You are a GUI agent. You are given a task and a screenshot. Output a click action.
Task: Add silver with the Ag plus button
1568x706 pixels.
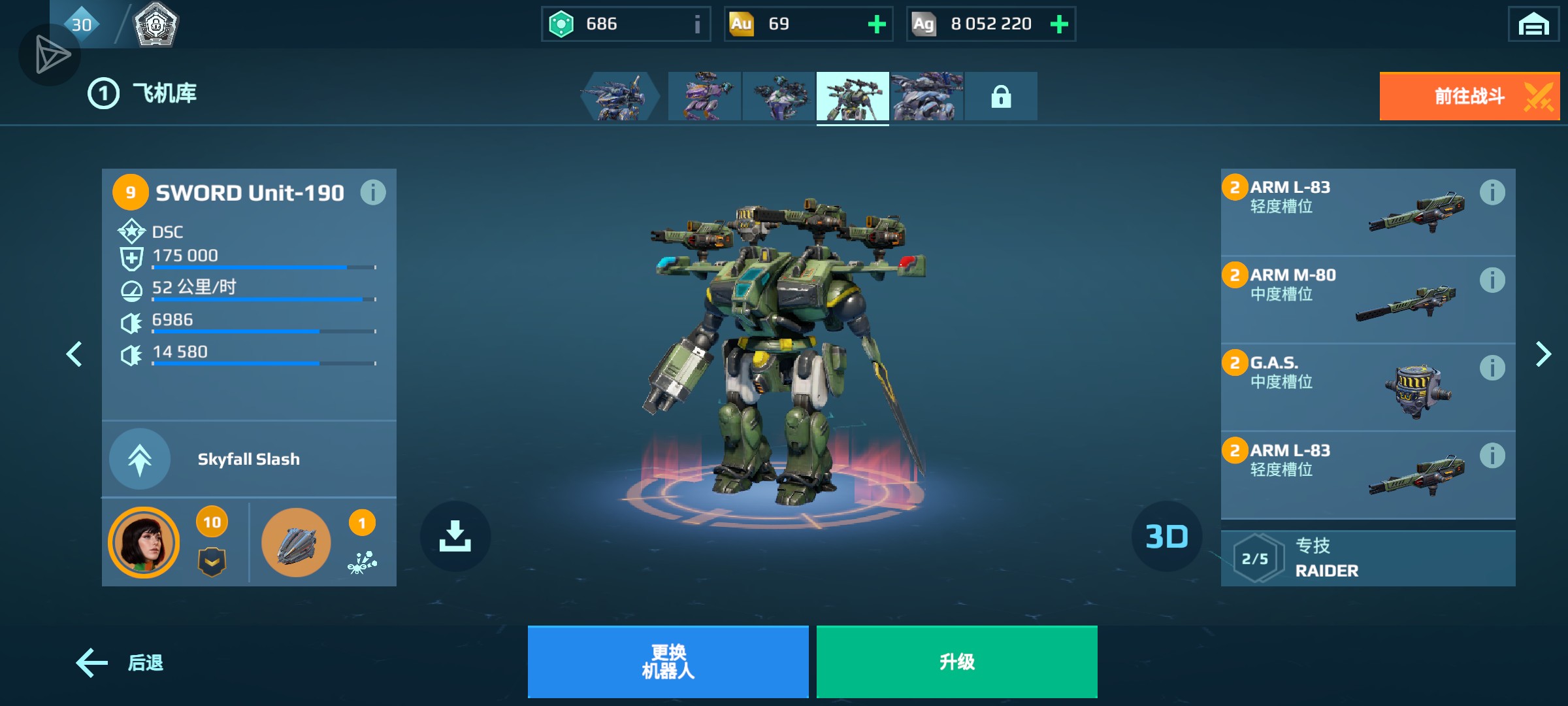click(x=1058, y=25)
